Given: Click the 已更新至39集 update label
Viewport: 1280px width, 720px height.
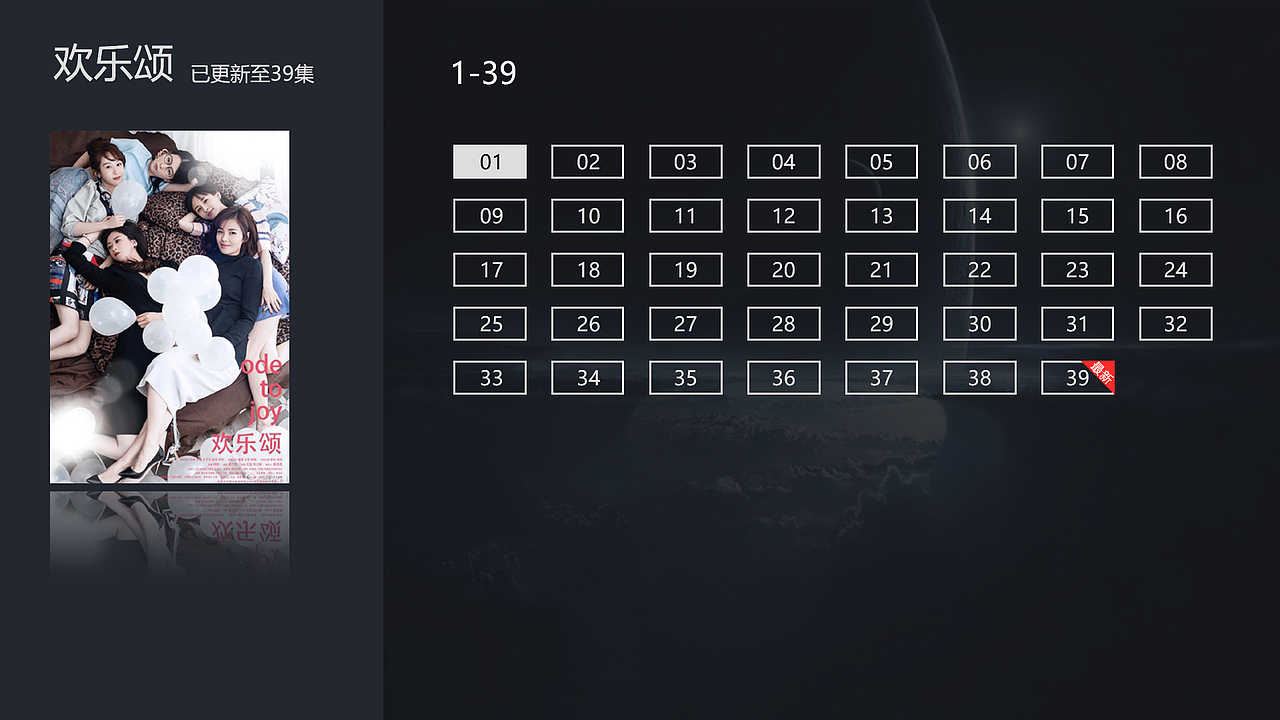Looking at the screenshot, I should (250, 74).
